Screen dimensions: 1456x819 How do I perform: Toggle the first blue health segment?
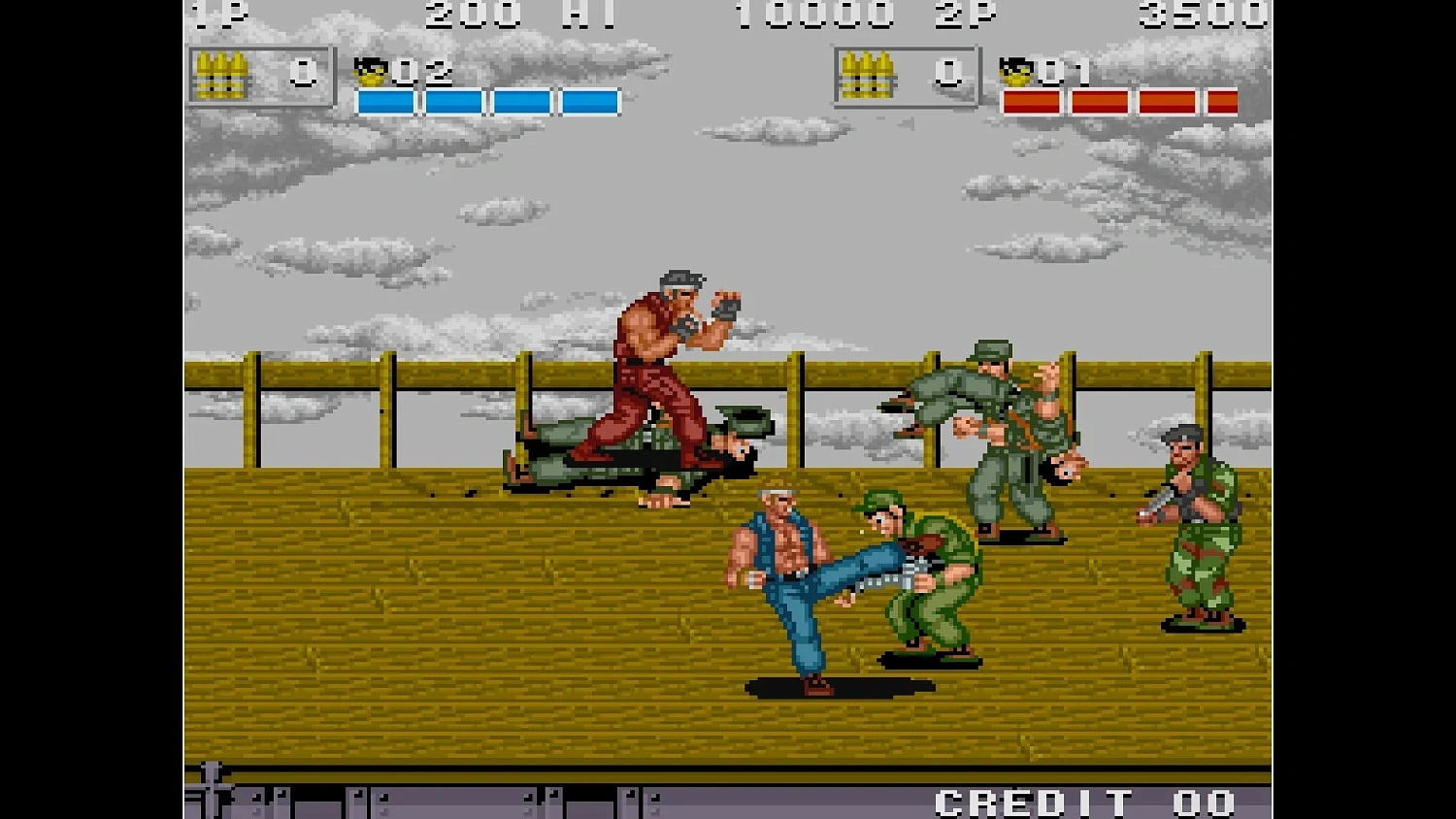point(384,98)
